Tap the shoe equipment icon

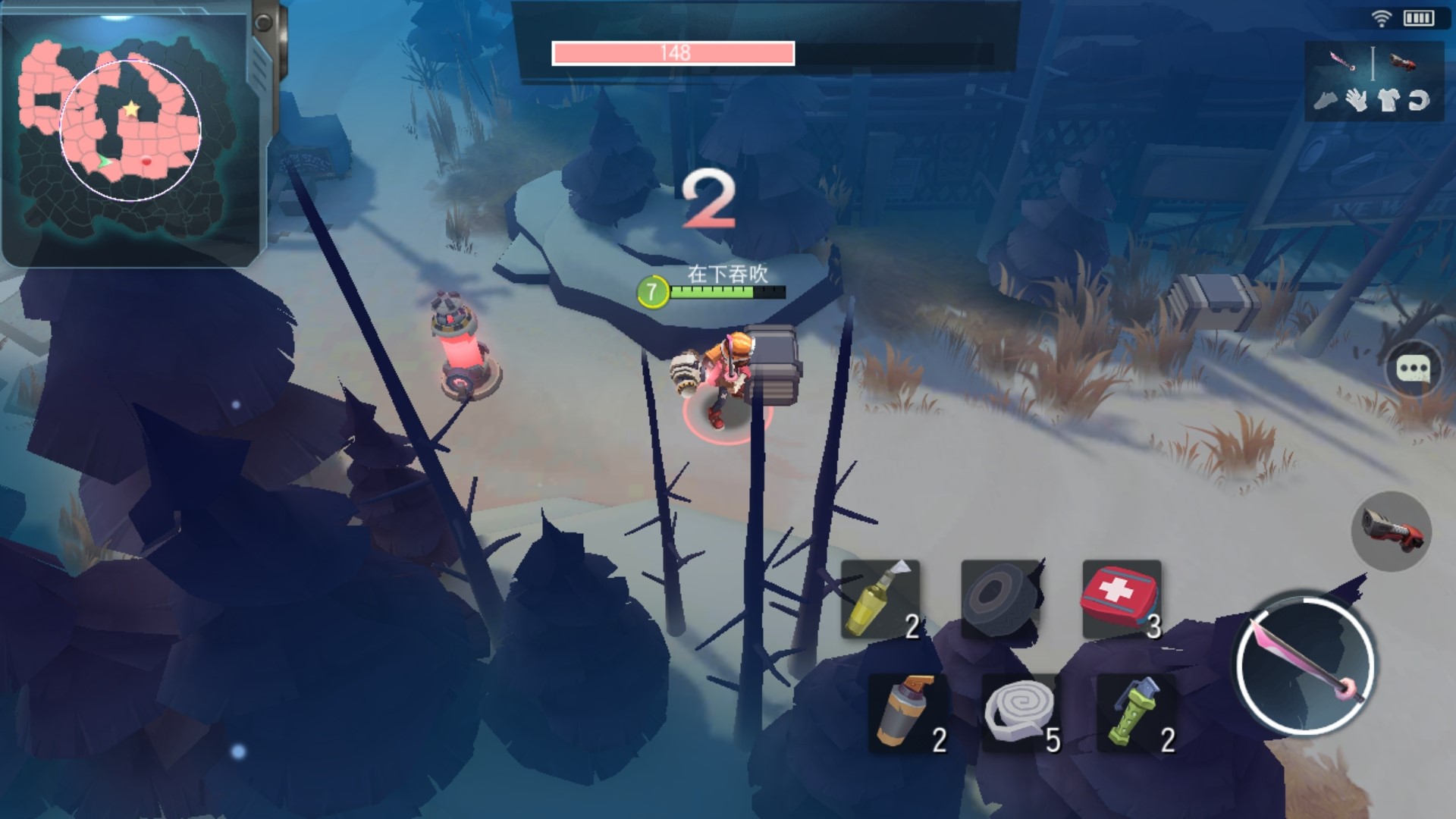point(1326,99)
